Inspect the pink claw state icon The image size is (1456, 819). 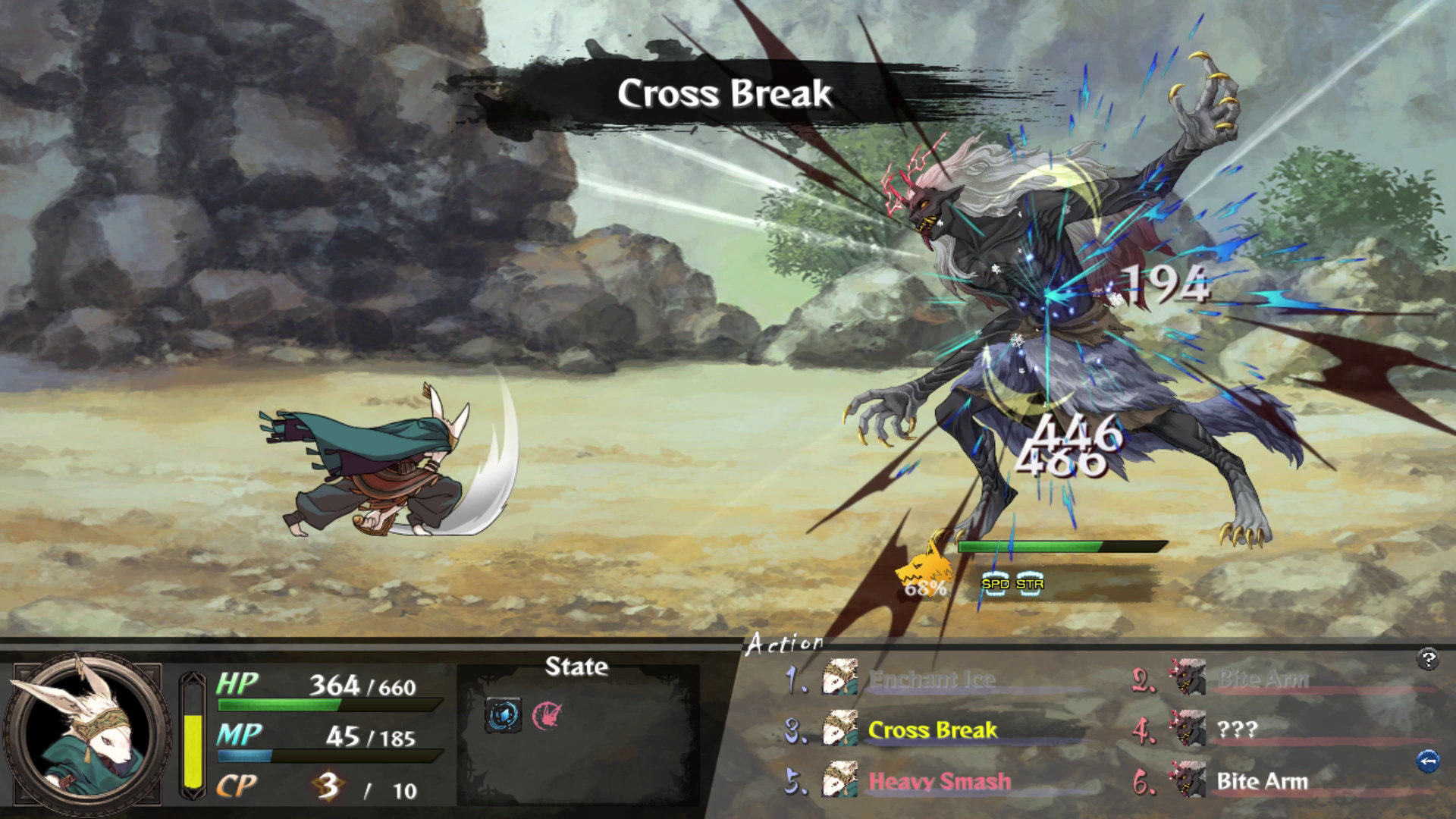(546, 714)
